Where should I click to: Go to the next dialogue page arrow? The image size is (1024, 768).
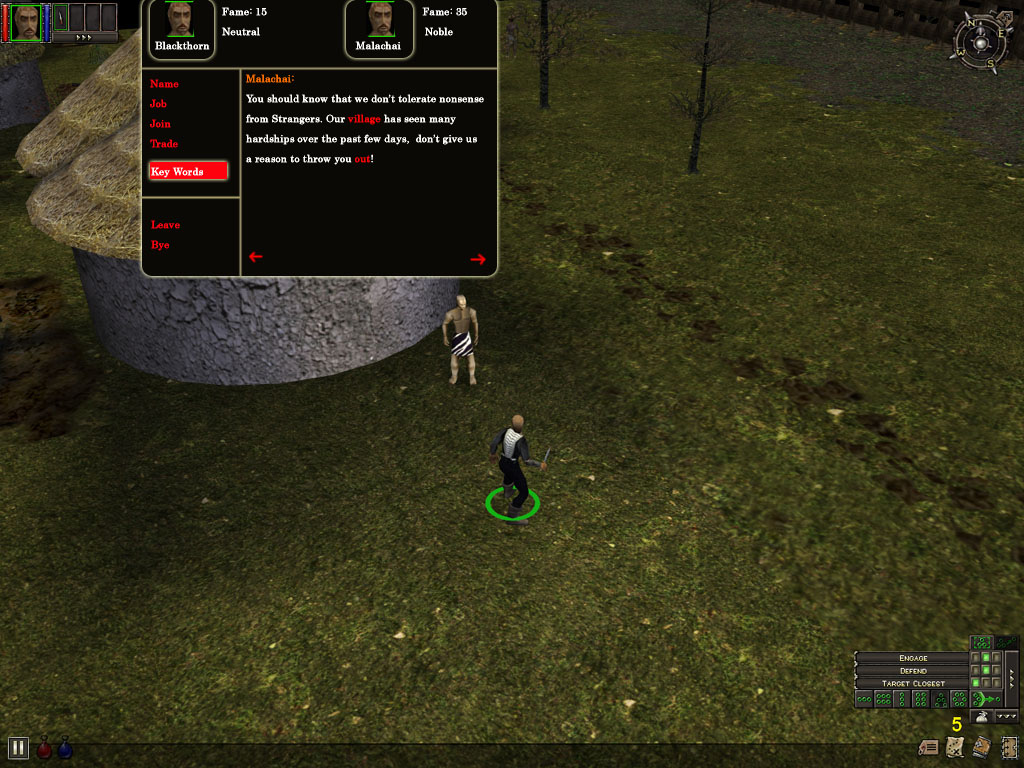[478, 259]
